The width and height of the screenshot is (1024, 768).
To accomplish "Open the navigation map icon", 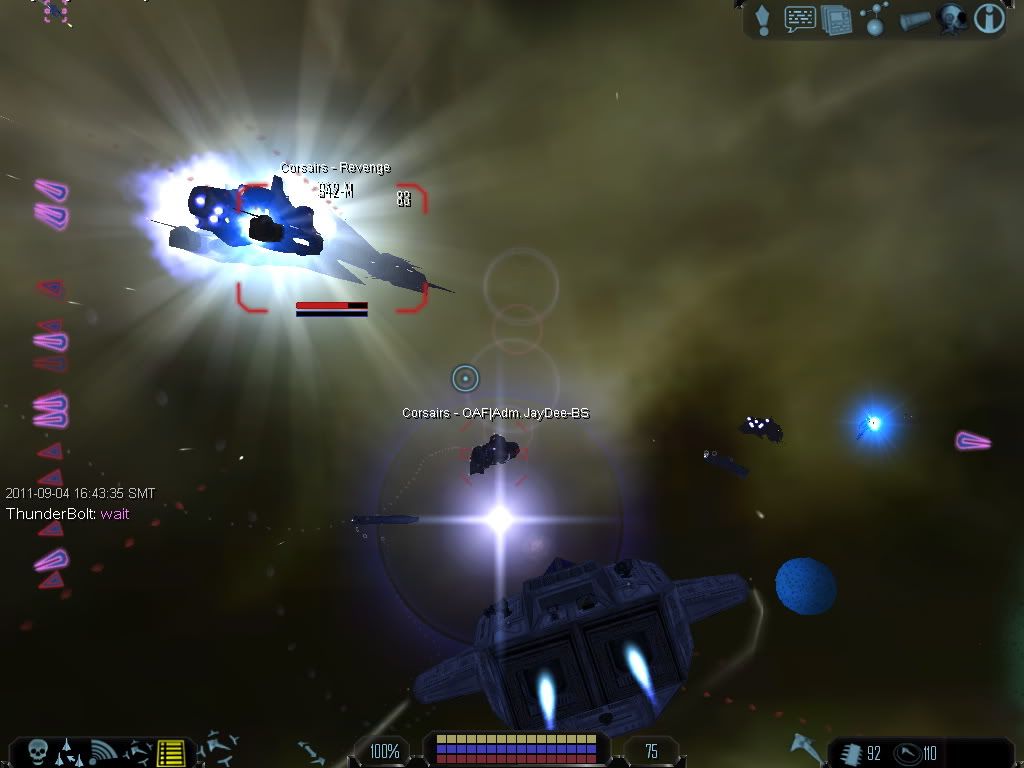I will [x=873, y=19].
